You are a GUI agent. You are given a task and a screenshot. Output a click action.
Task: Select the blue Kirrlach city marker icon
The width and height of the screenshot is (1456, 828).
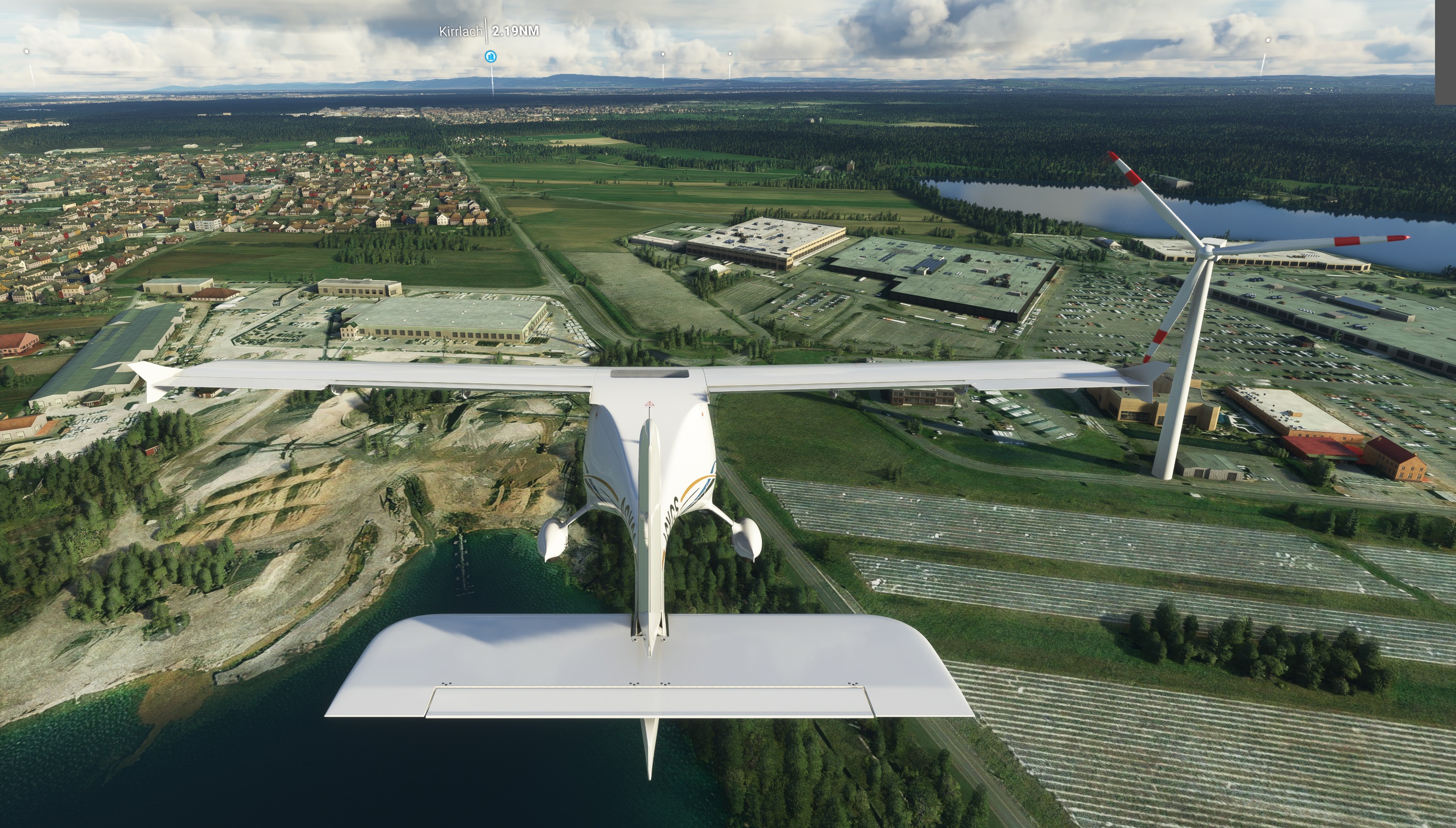pos(490,56)
